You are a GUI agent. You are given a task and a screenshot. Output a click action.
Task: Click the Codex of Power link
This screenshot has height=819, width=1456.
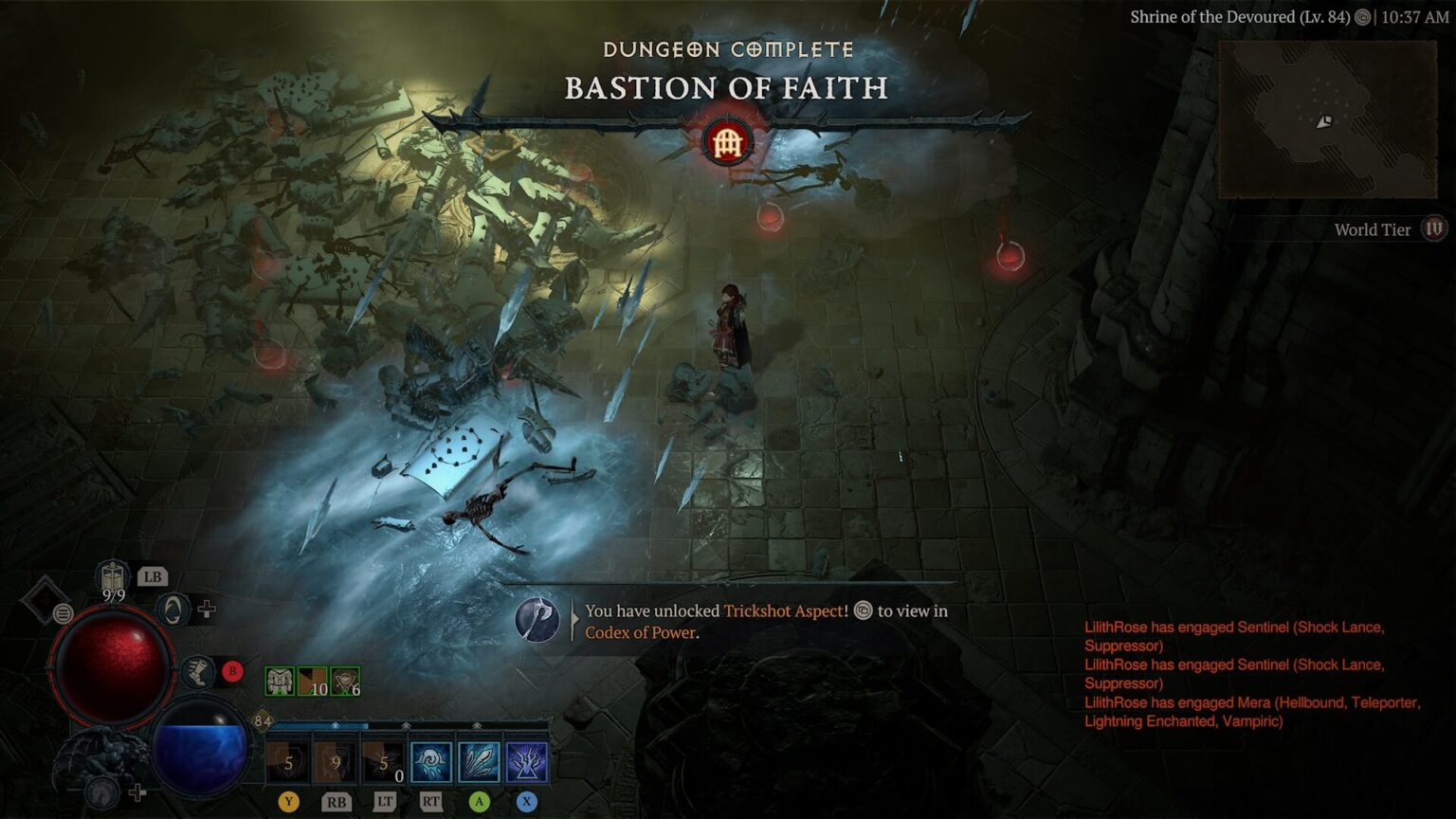click(x=640, y=632)
